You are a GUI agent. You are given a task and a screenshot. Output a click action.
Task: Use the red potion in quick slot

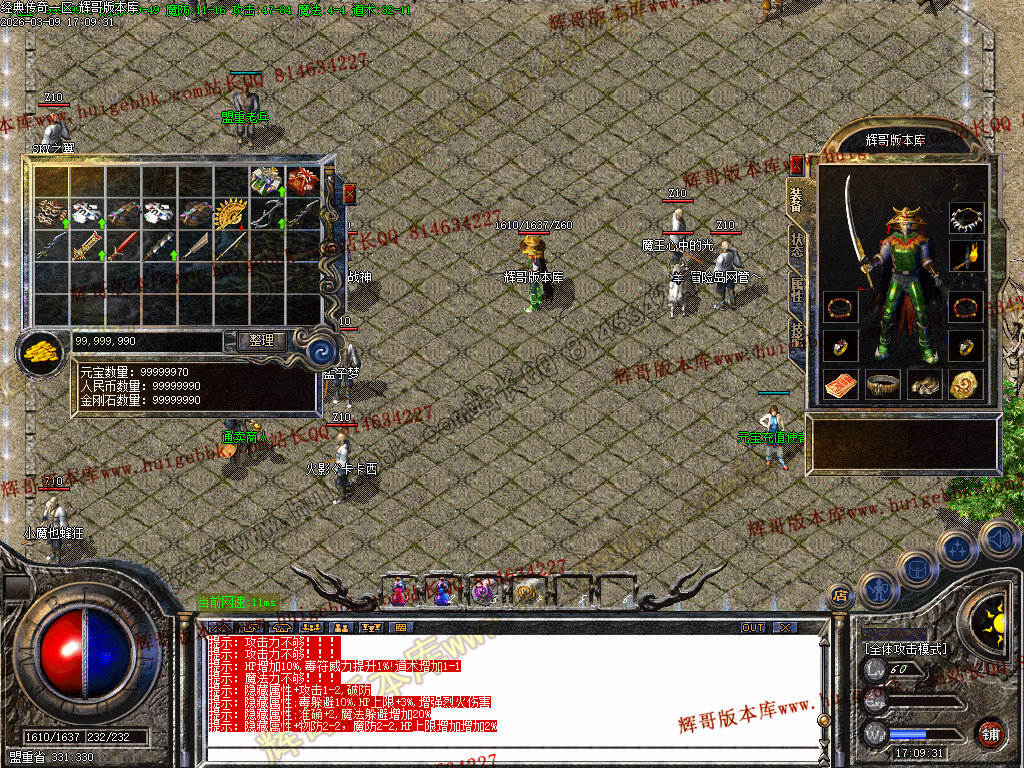pos(398,593)
